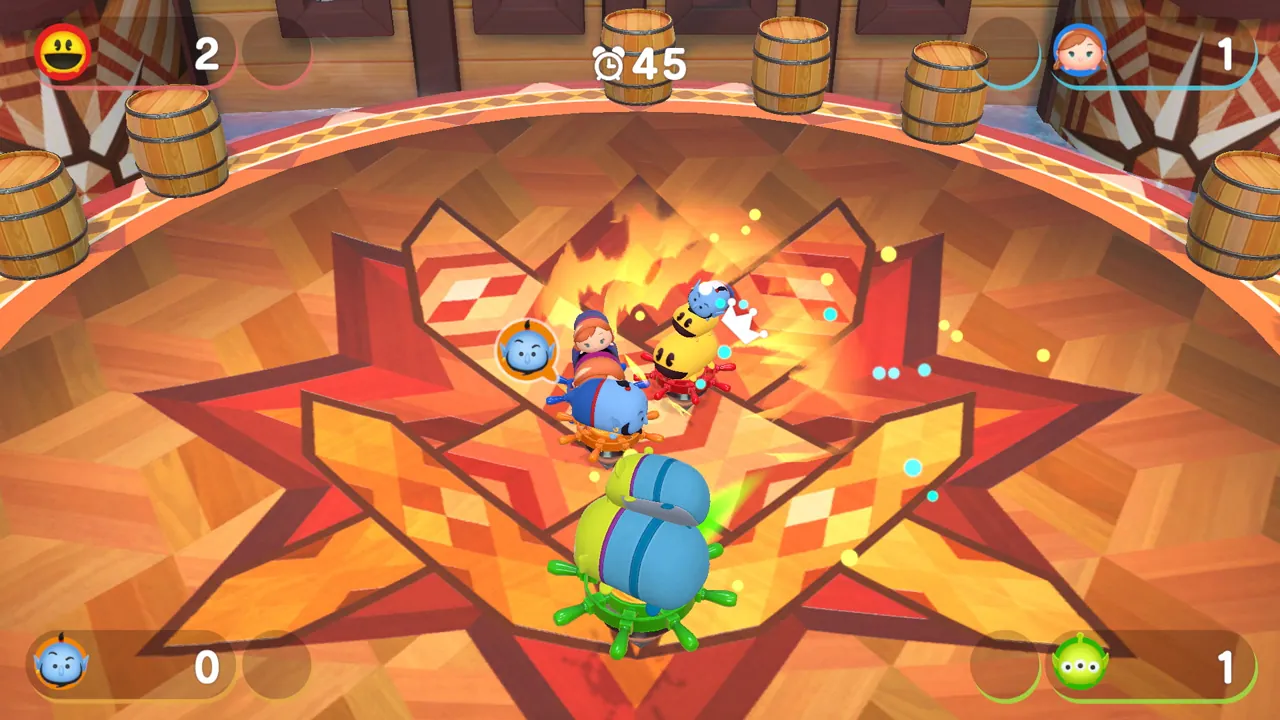Click the score number 1 top-right
Image resolution: width=1280 pixels, height=720 pixels.
pyautogui.click(x=1228, y=55)
